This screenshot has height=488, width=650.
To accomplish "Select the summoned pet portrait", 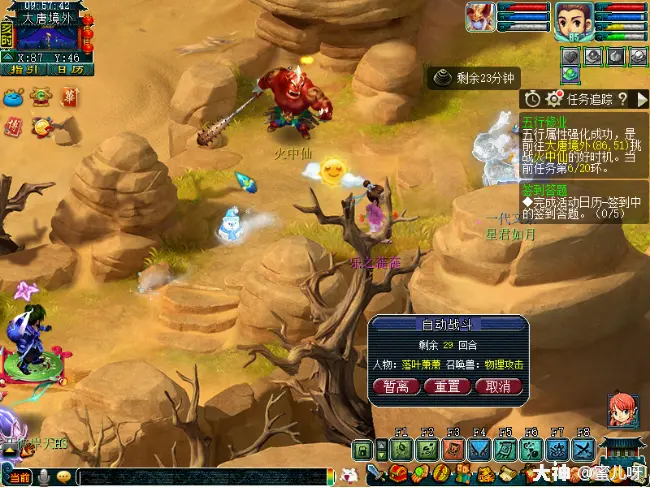I will (480, 17).
